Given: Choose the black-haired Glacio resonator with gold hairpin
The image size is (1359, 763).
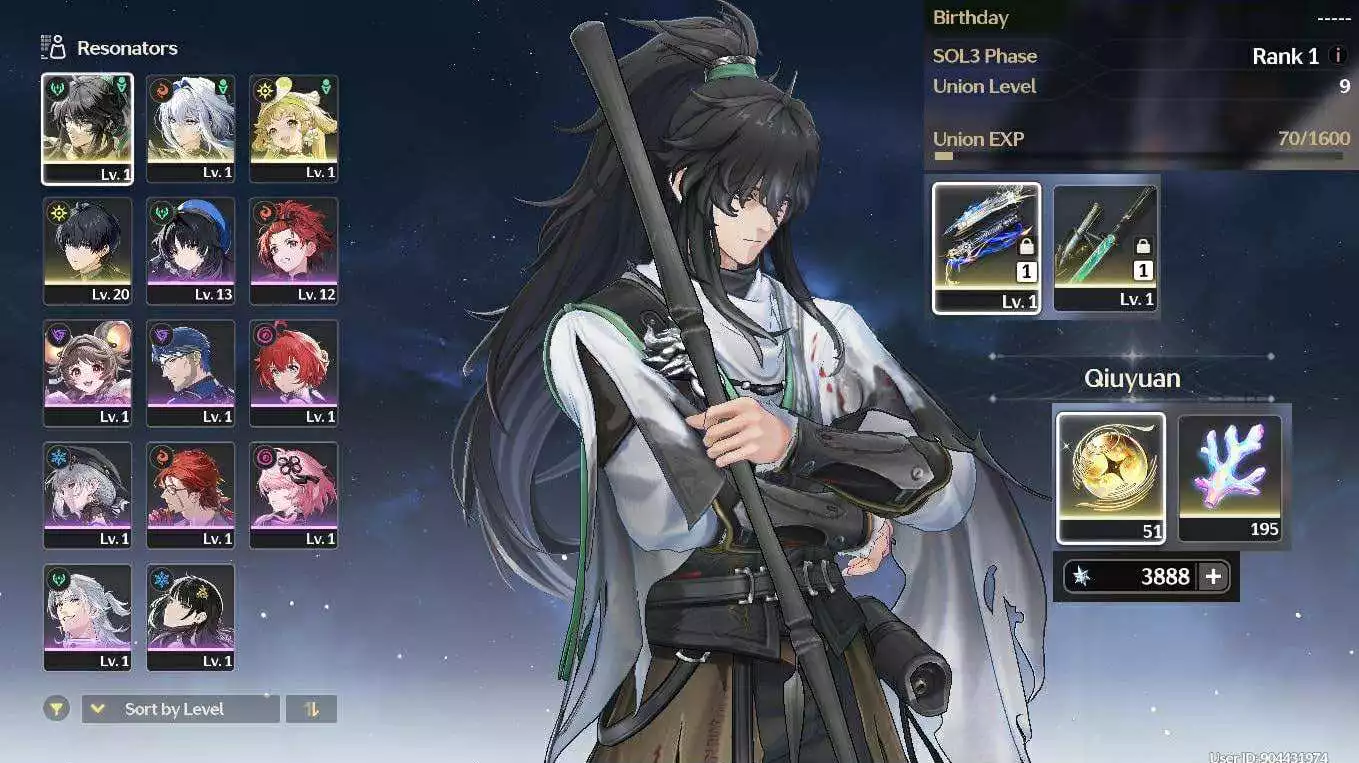Looking at the screenshot, I should 190,617.
